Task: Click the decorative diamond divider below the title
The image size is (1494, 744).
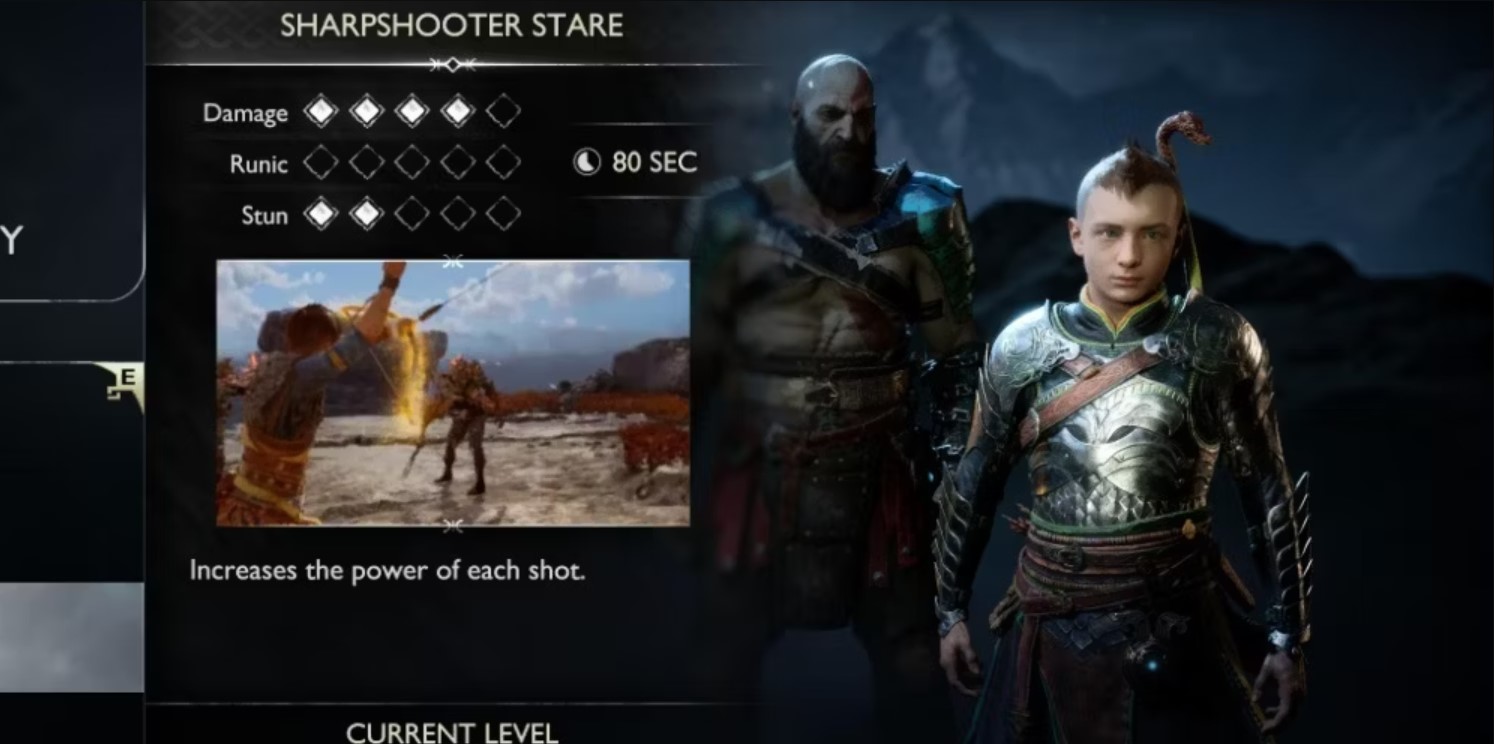Action: tap(452, 64)
